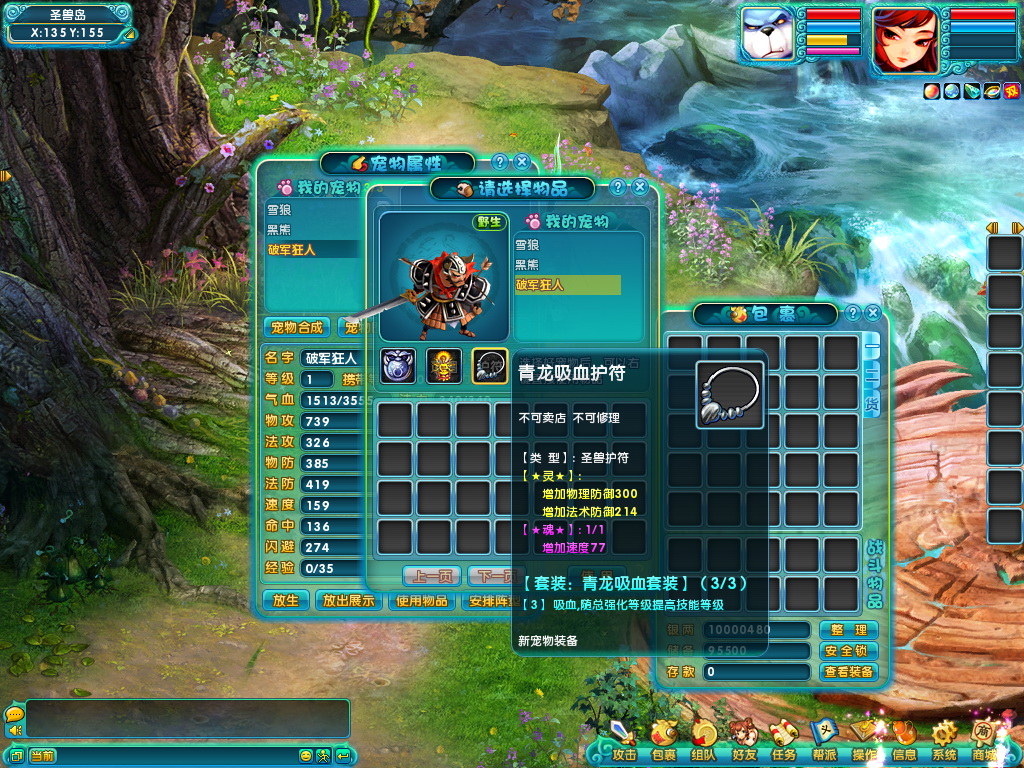
Task: Open 宠物合成 pet fusion
Action: (296, 327)
